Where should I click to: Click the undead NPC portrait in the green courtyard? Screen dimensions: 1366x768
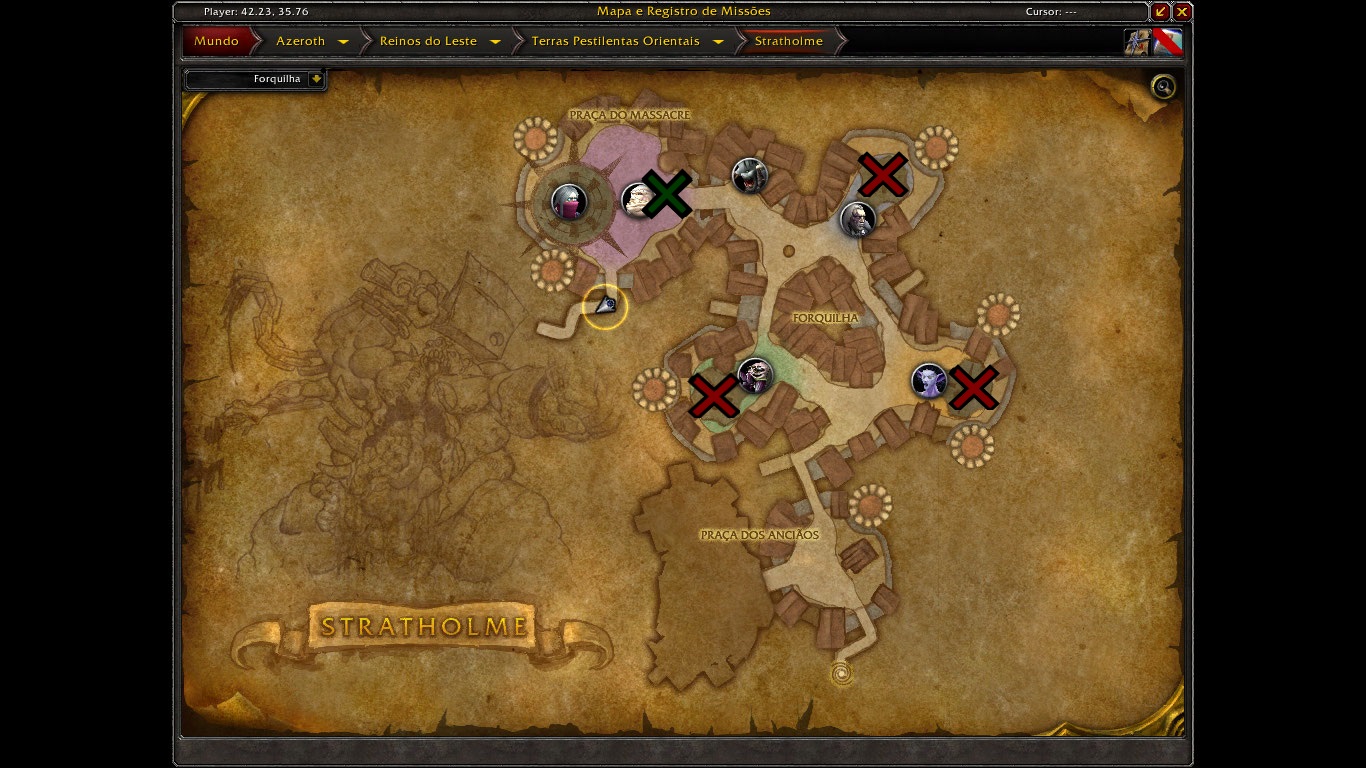756,376
